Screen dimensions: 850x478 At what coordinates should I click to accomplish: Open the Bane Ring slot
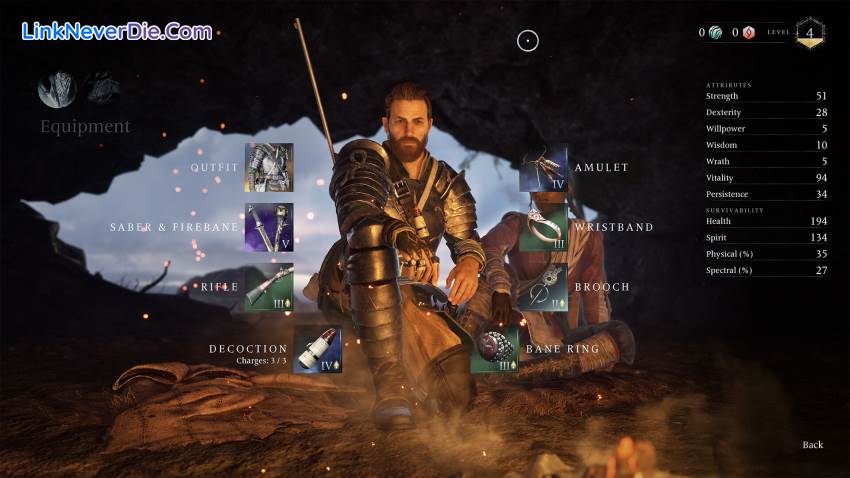[x=495, y=349]
